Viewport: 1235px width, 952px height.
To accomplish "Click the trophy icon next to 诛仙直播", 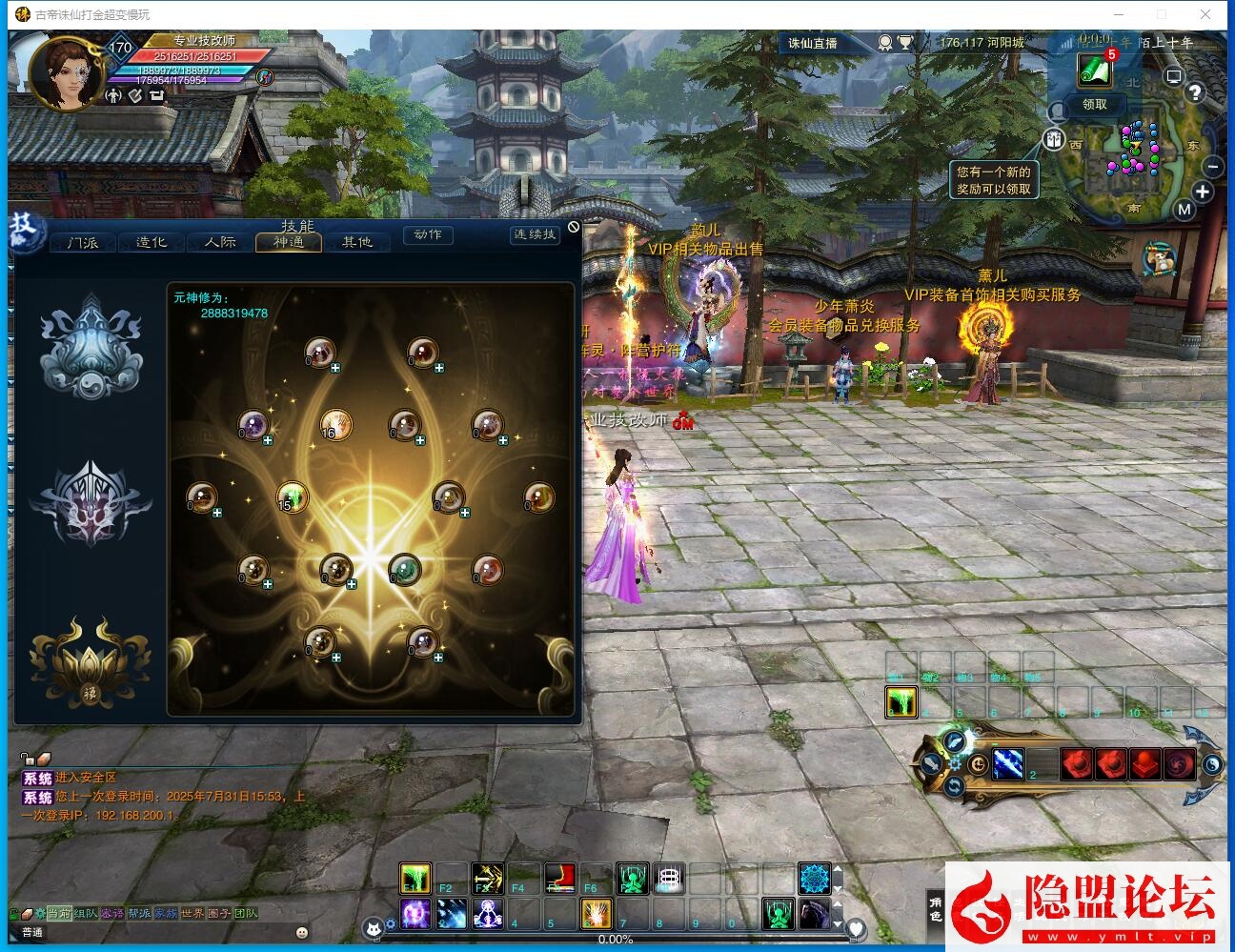I will [905, 42].
